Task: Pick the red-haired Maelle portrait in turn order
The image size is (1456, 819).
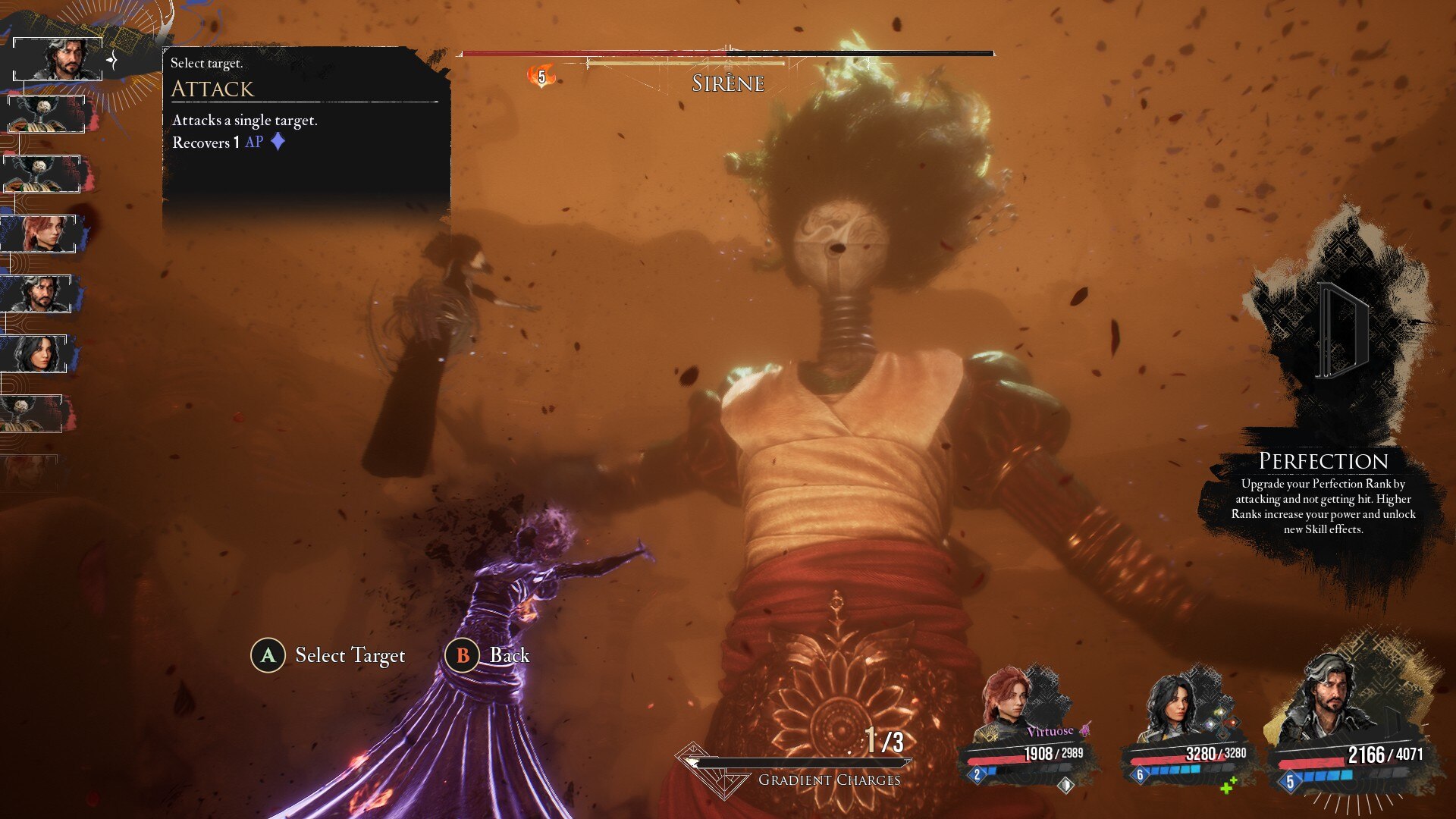Action: click(42, 234)
